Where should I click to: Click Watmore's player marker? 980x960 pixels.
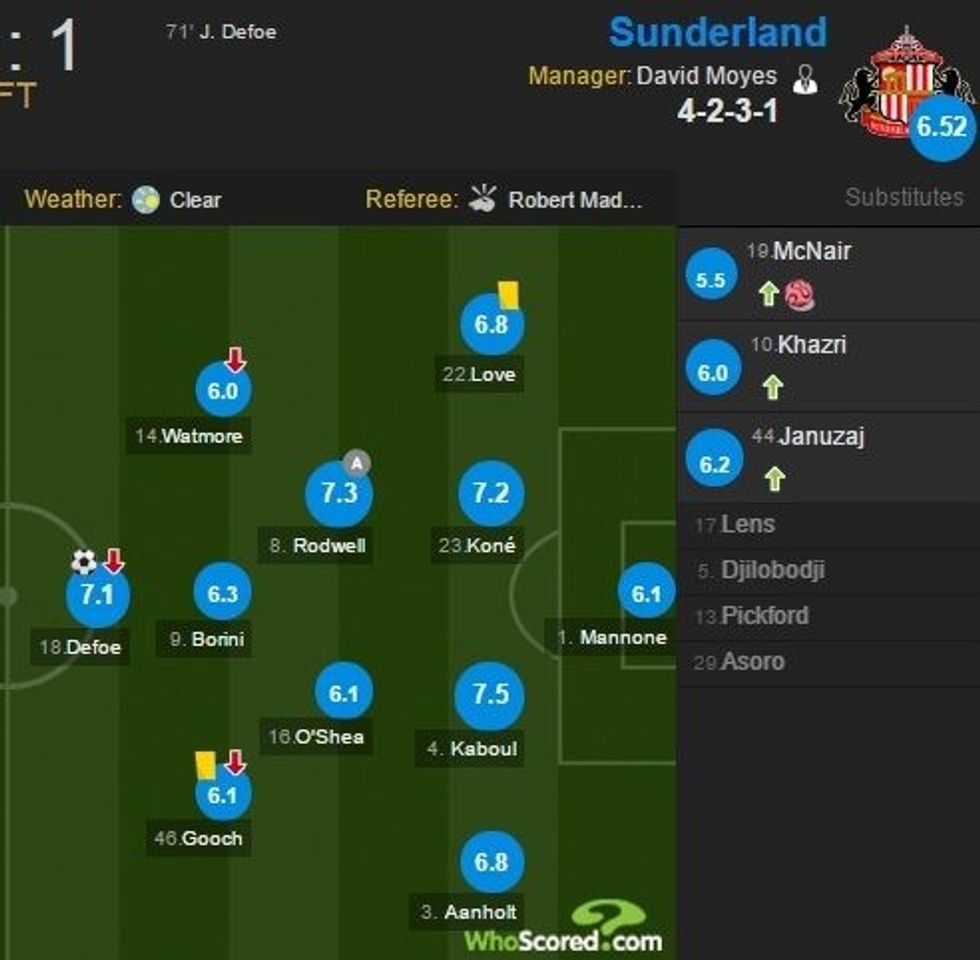click(223, 391)
